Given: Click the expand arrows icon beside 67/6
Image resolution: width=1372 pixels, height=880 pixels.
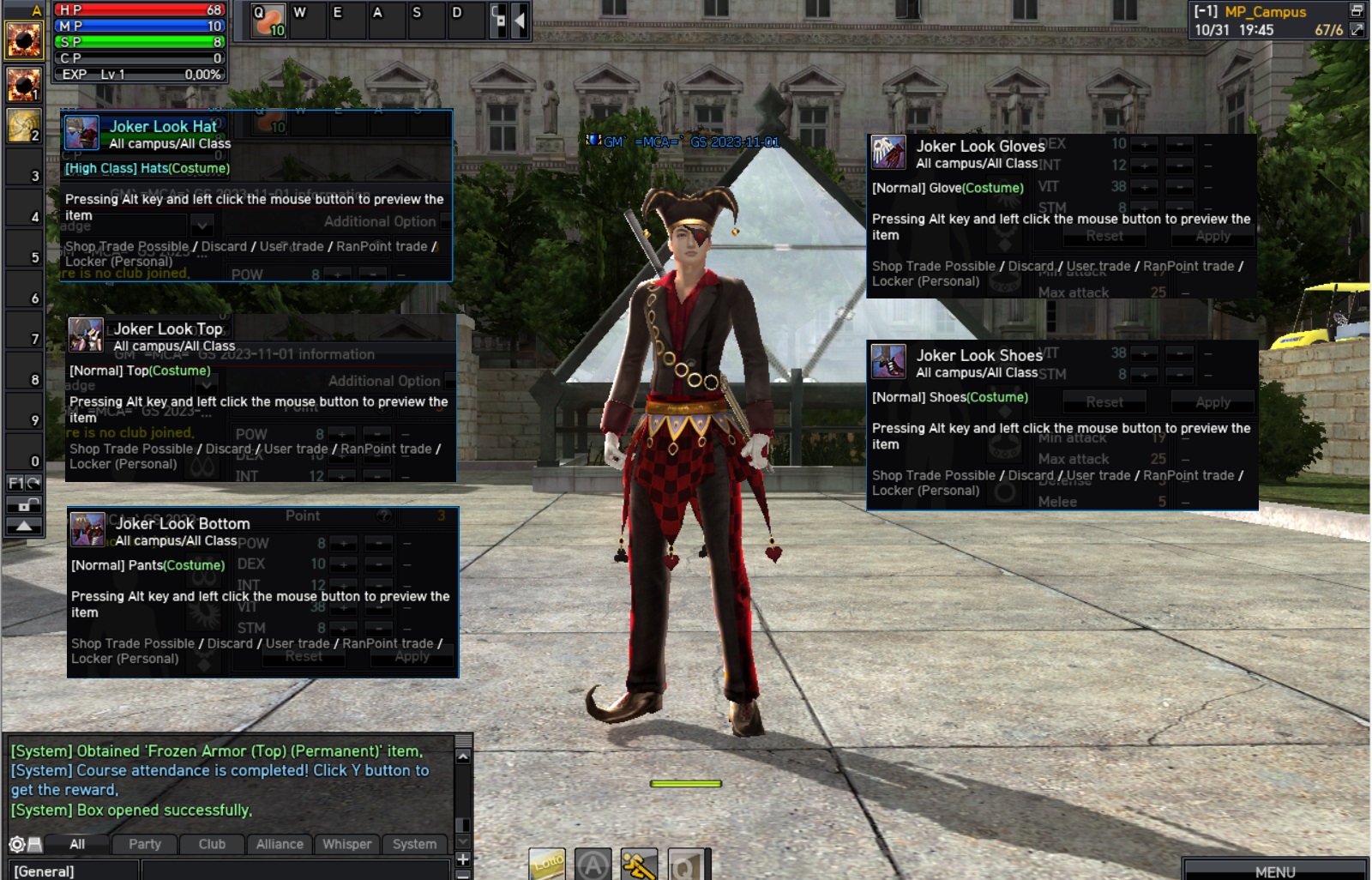Looking at the screenshot, I should (x=1357, y=29).
